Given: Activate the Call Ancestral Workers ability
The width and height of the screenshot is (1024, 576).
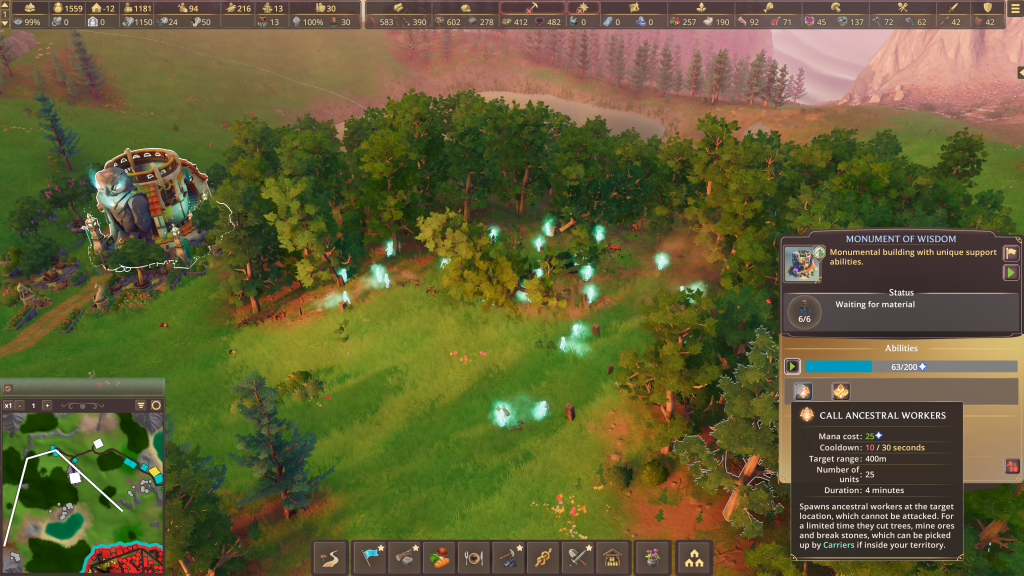Looking at the screenshot, I should [803, 391].
